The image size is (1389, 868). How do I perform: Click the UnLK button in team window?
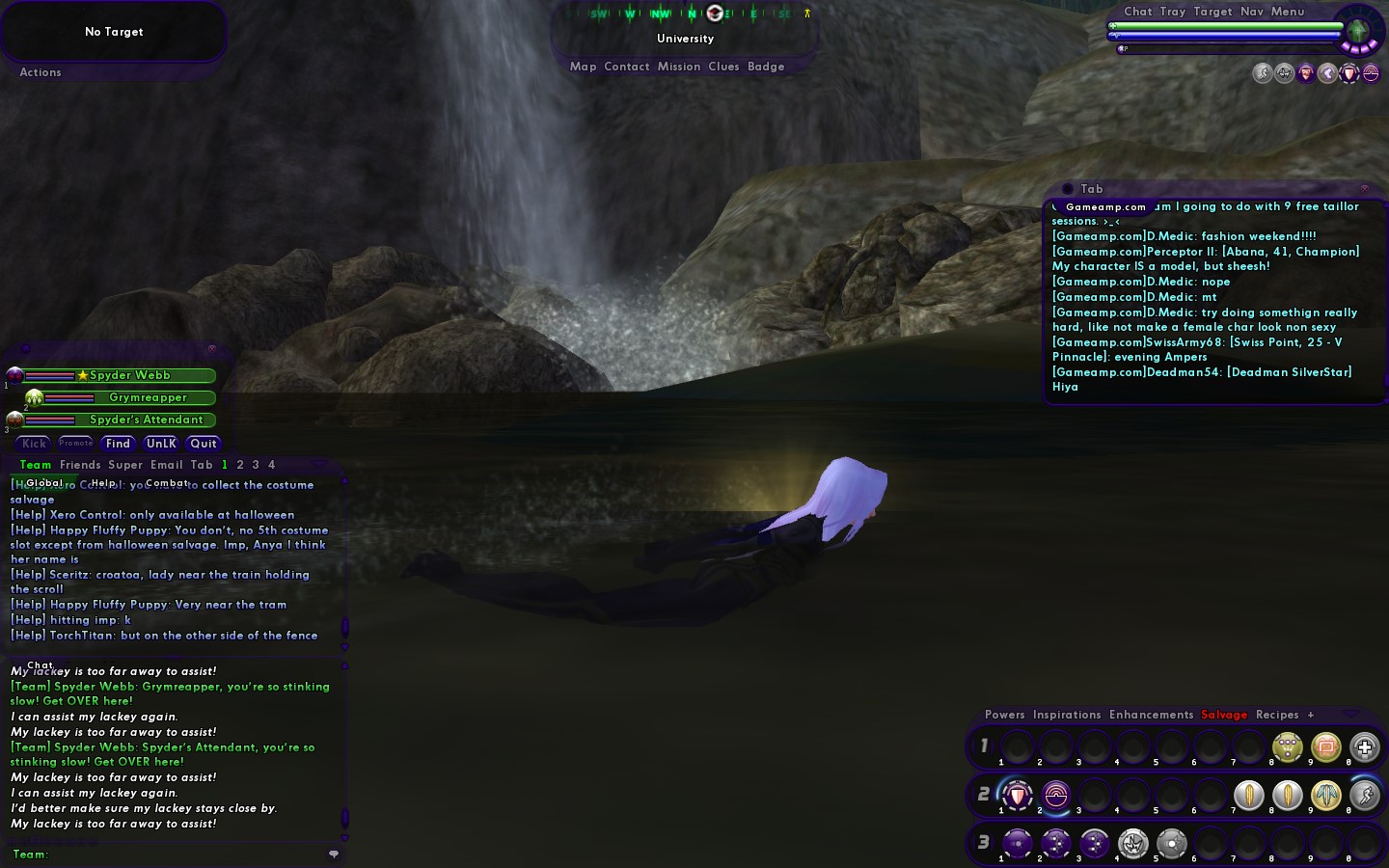161,444
